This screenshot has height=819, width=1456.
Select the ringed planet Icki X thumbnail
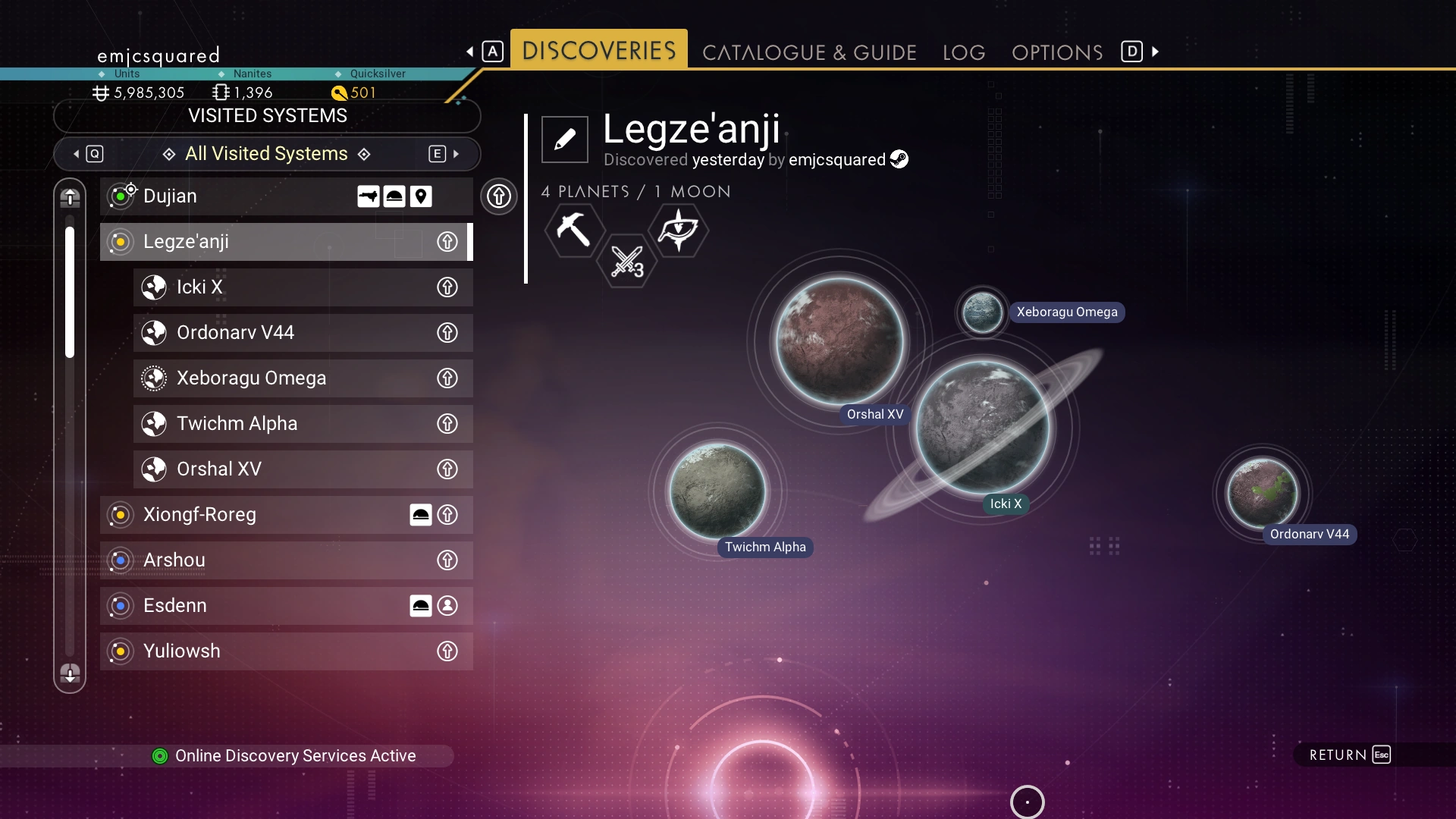[x=983, y=427]
